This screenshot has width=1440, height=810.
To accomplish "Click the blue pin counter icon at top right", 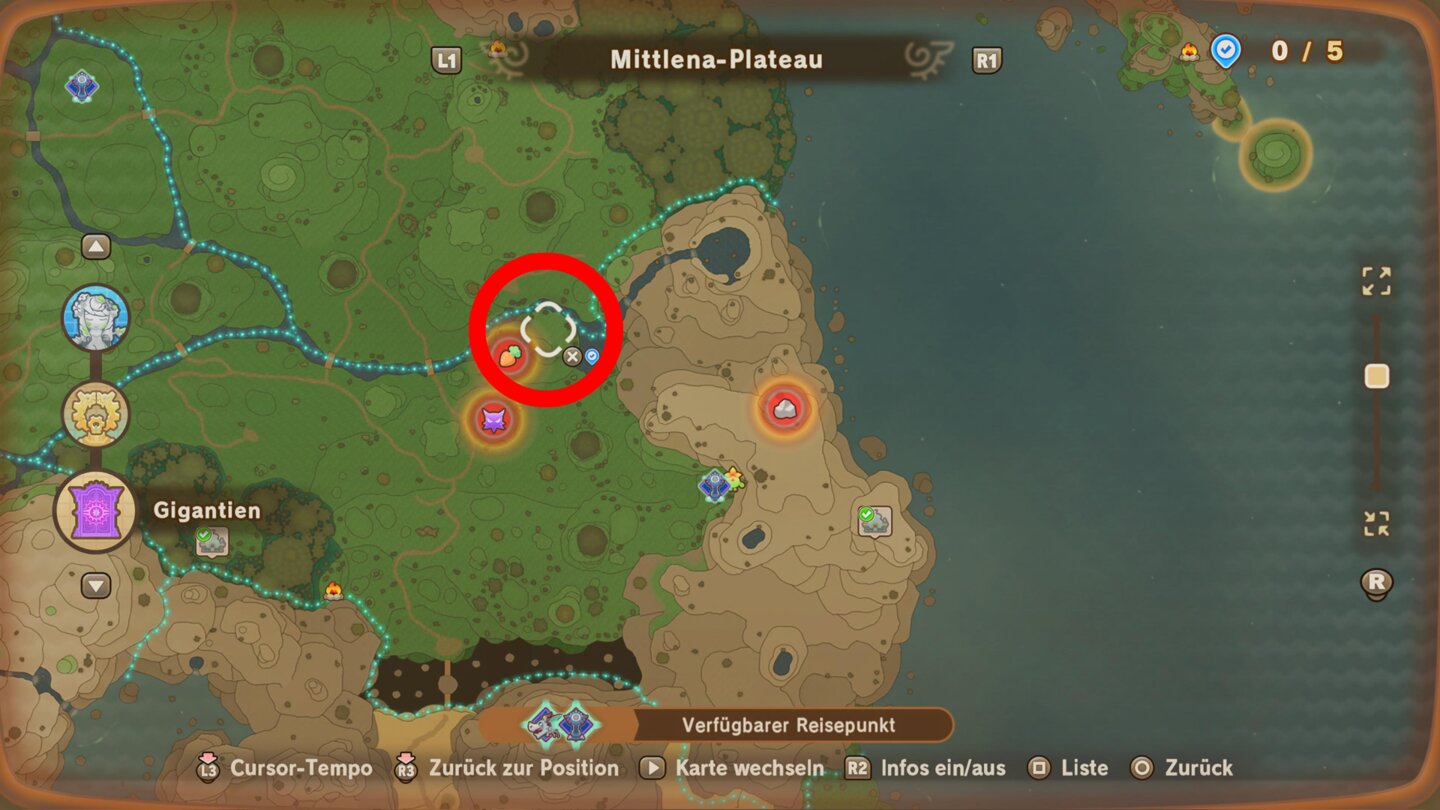I will (x=1225, y=52).
